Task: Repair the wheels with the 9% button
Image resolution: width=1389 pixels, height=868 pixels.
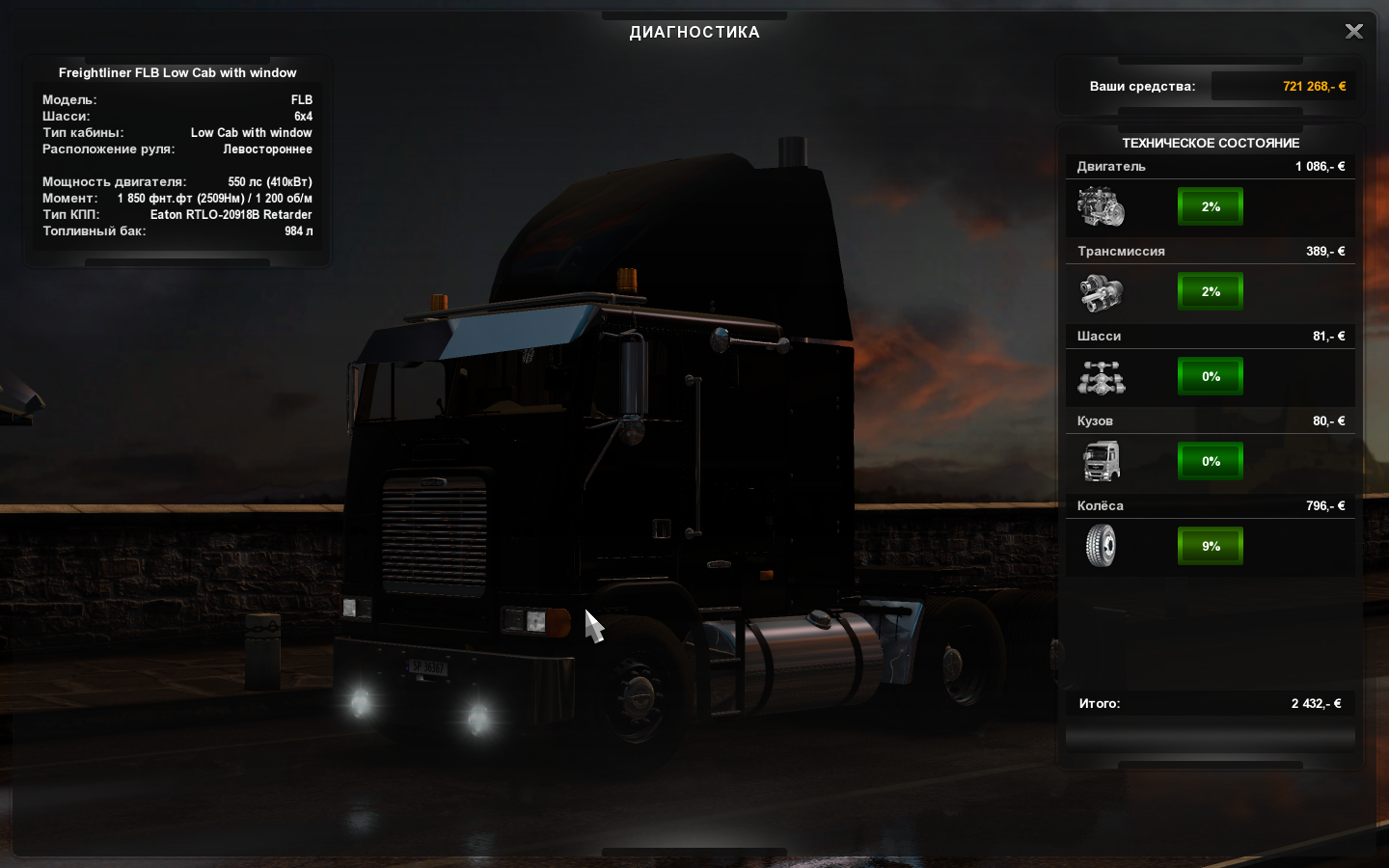Action: tap(1211, 546)
